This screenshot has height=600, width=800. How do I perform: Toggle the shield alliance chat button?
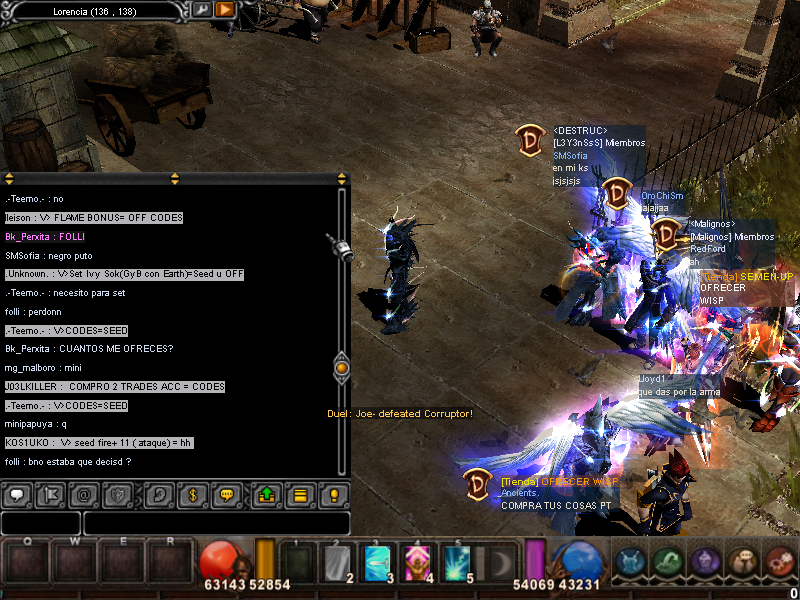(118, 494)
